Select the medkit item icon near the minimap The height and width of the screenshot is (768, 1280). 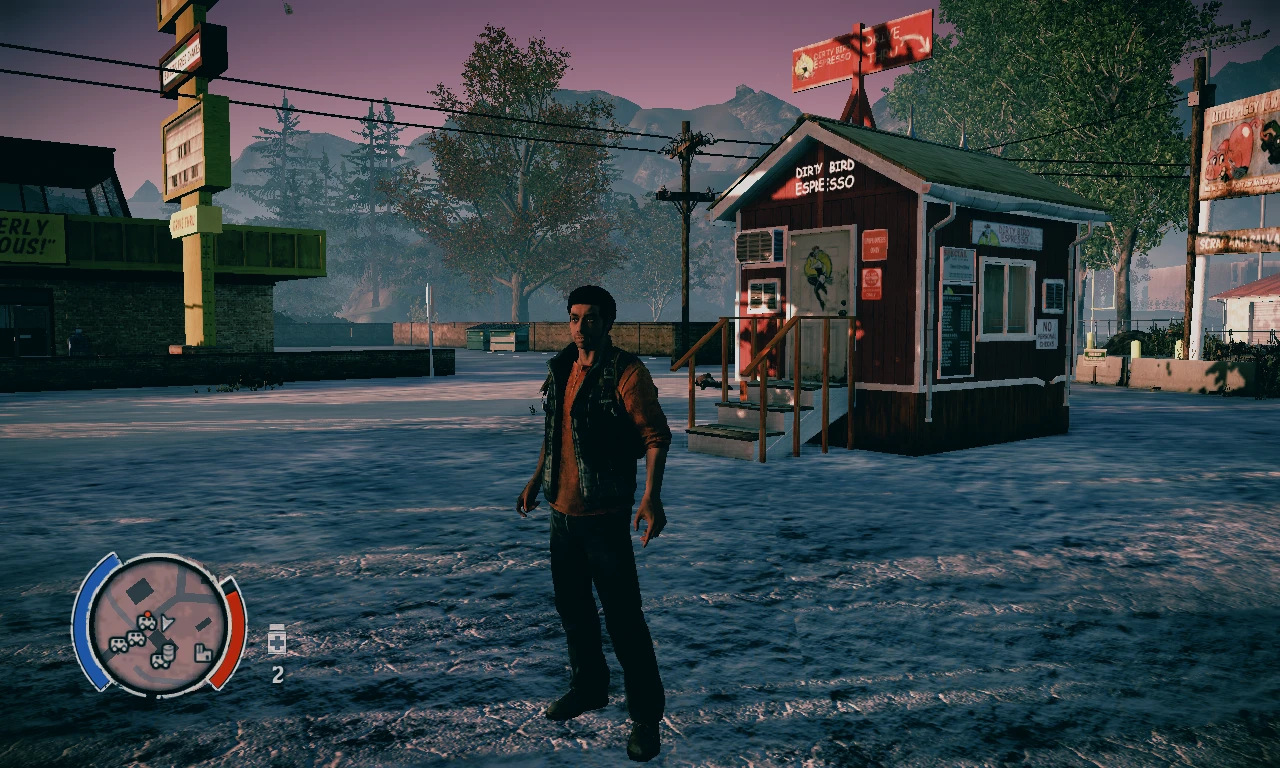pos(277,641)
